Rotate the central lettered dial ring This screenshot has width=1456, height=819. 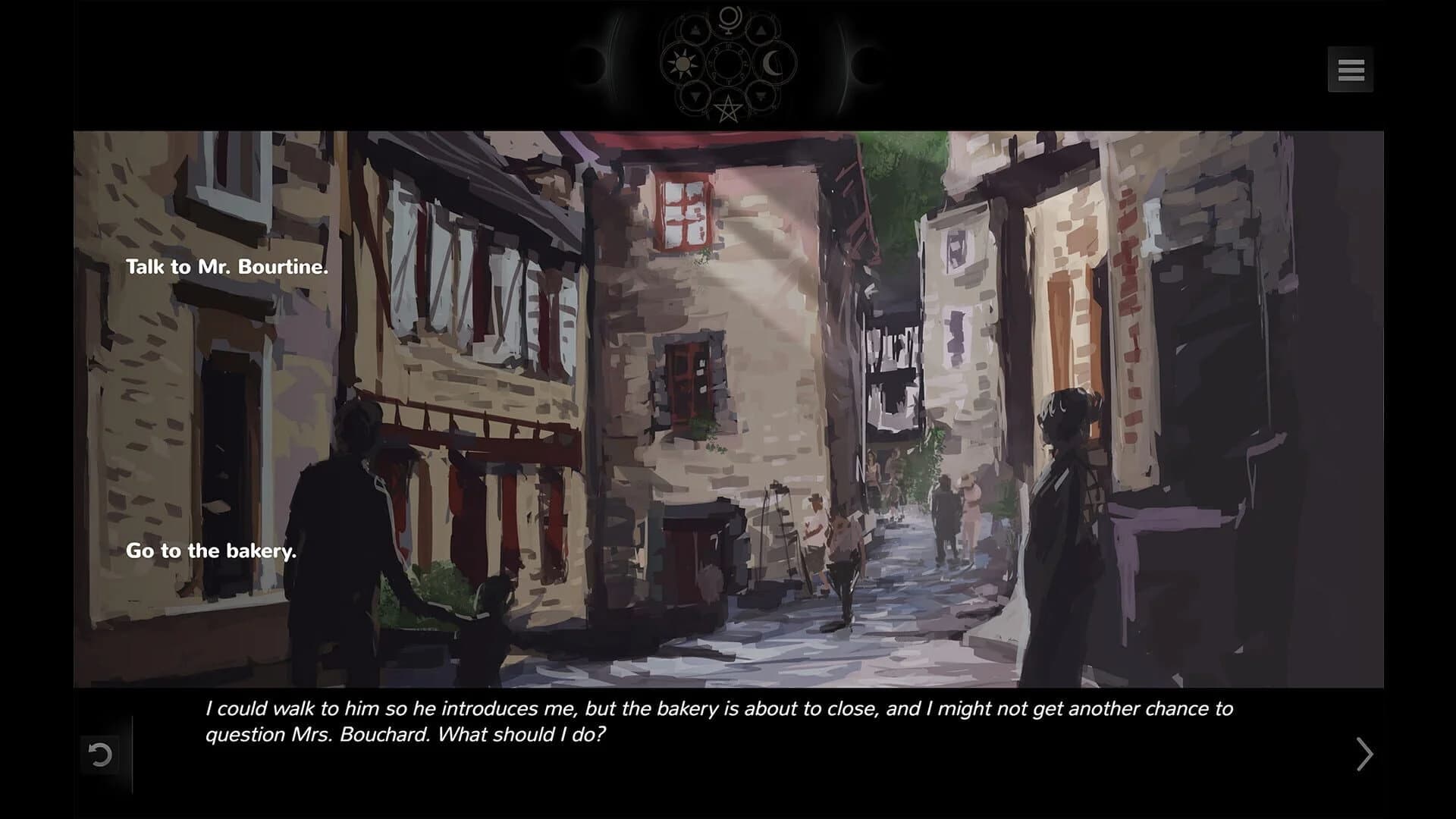tap(728, 46)
